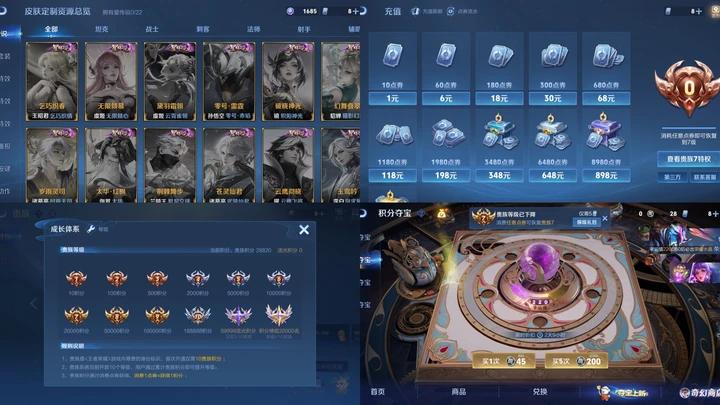
Task: Buy the 680点券 pack for 68元
Action: coord(606,70)
